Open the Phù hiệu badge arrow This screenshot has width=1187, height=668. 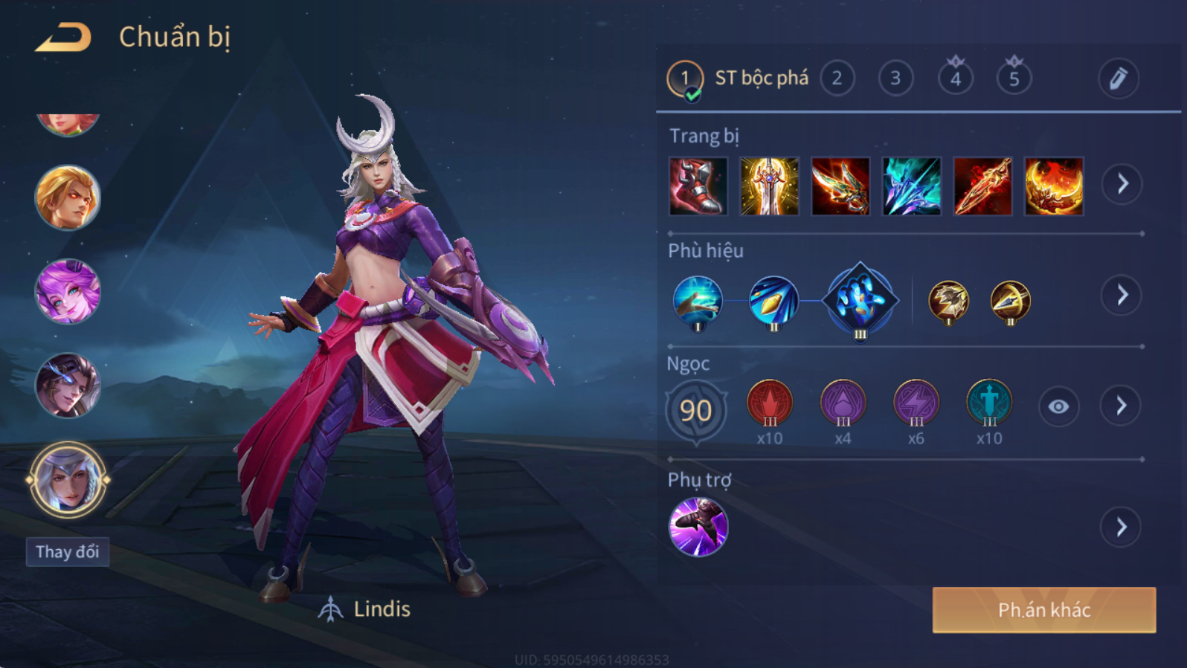1122,295
